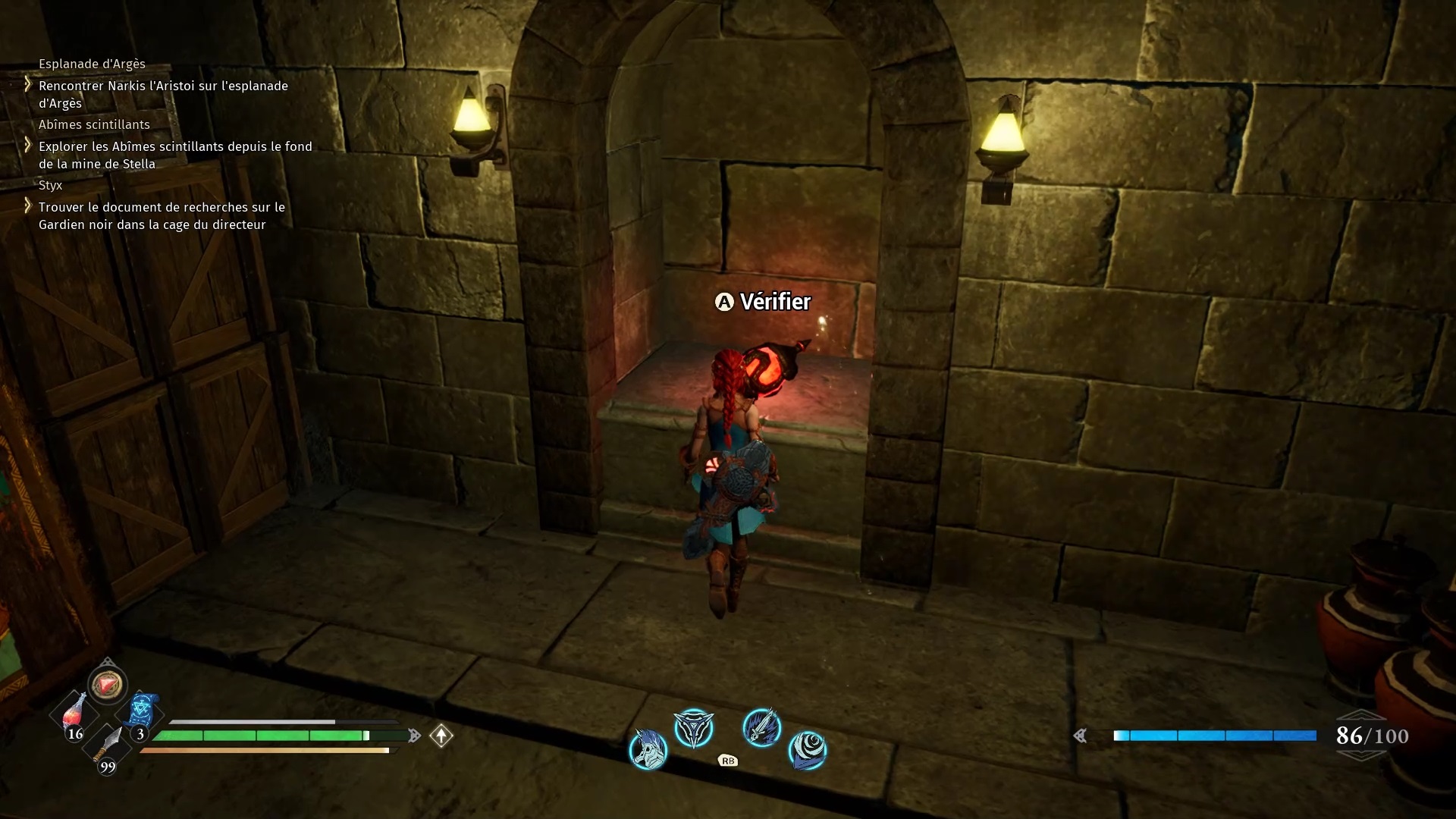
Task: Use the blue rune scroll item
Action: click(x=141, y=711)
